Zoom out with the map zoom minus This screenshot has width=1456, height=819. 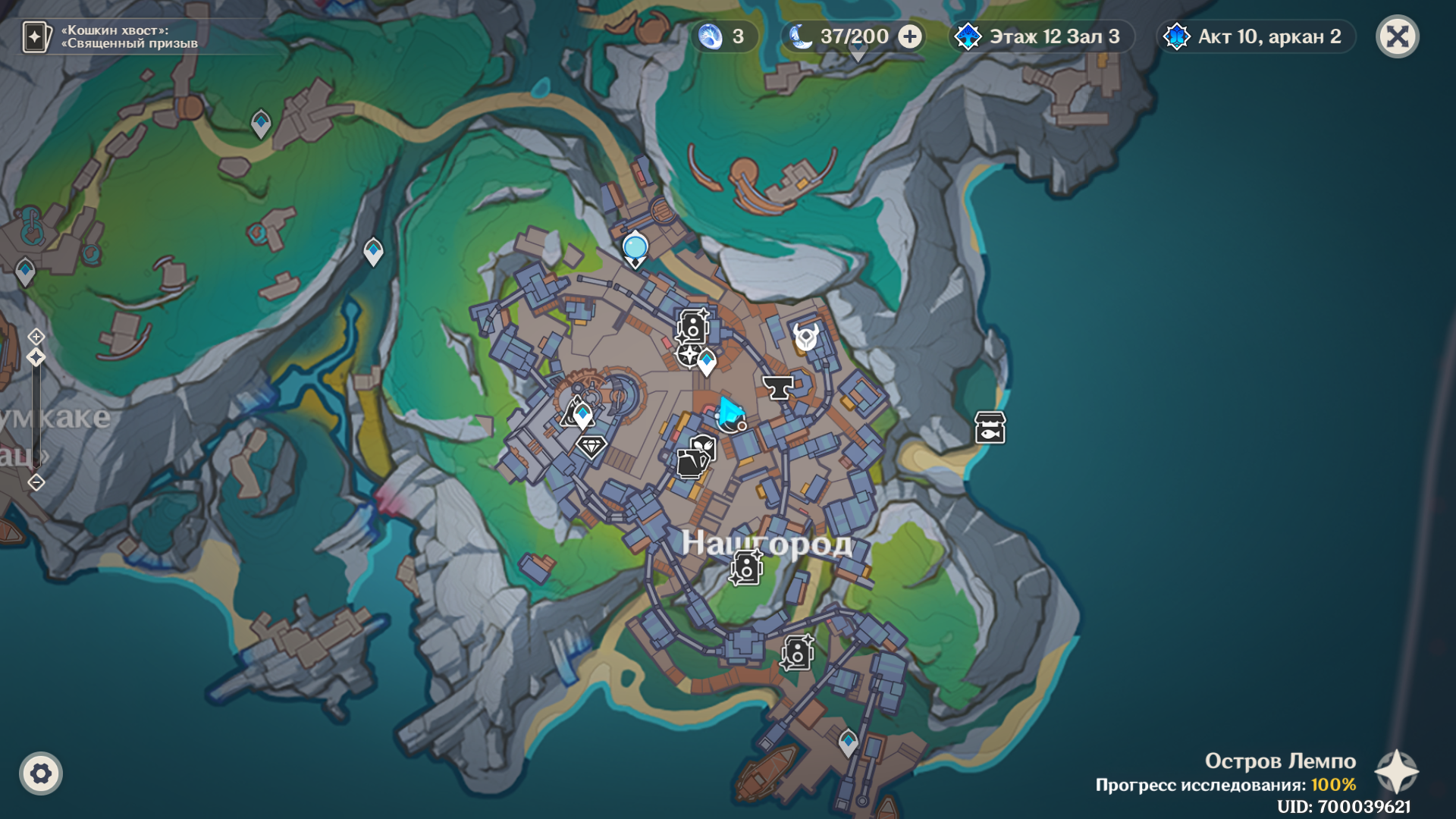pyautogui.click(x=36, y=482)
